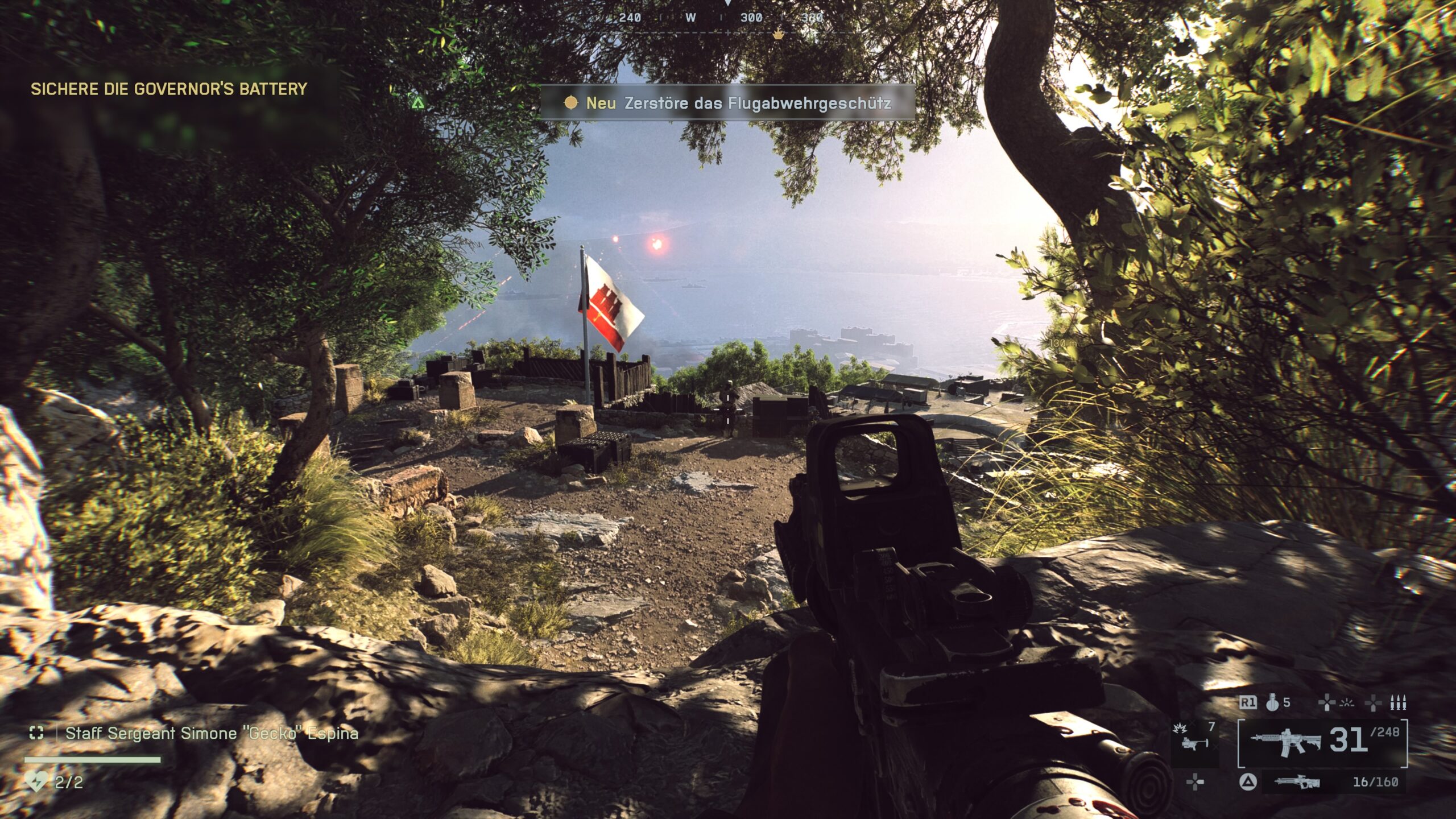Click the recon class icon beside character name
Viewport: 1456px width, 819px height.
pyautogui.click(x=36, y=733)
